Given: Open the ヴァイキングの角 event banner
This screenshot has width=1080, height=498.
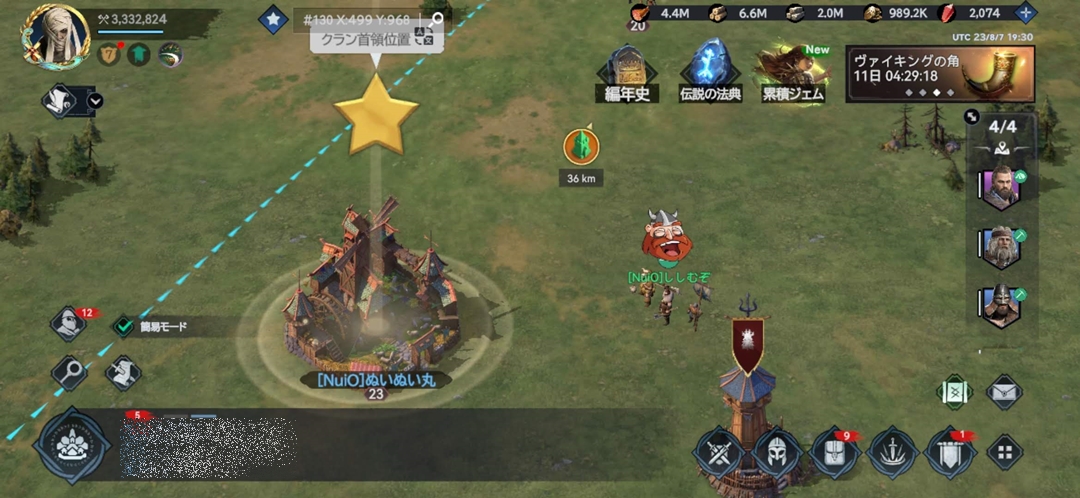Looking at the screenshot, I should pyautogui.click(x=939, y=73).
